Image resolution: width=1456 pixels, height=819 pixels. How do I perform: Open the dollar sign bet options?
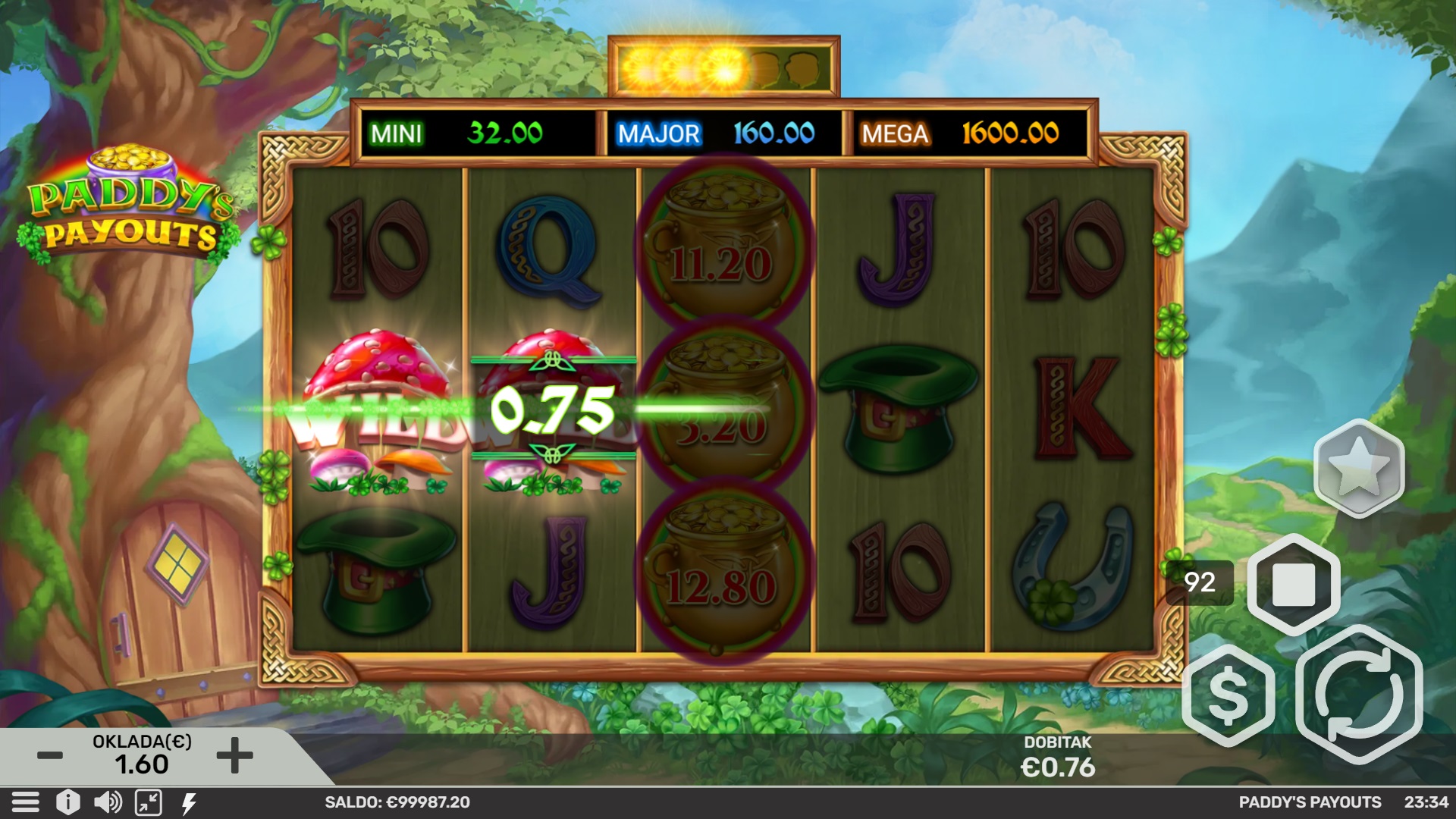click(x=1228, y=696)
